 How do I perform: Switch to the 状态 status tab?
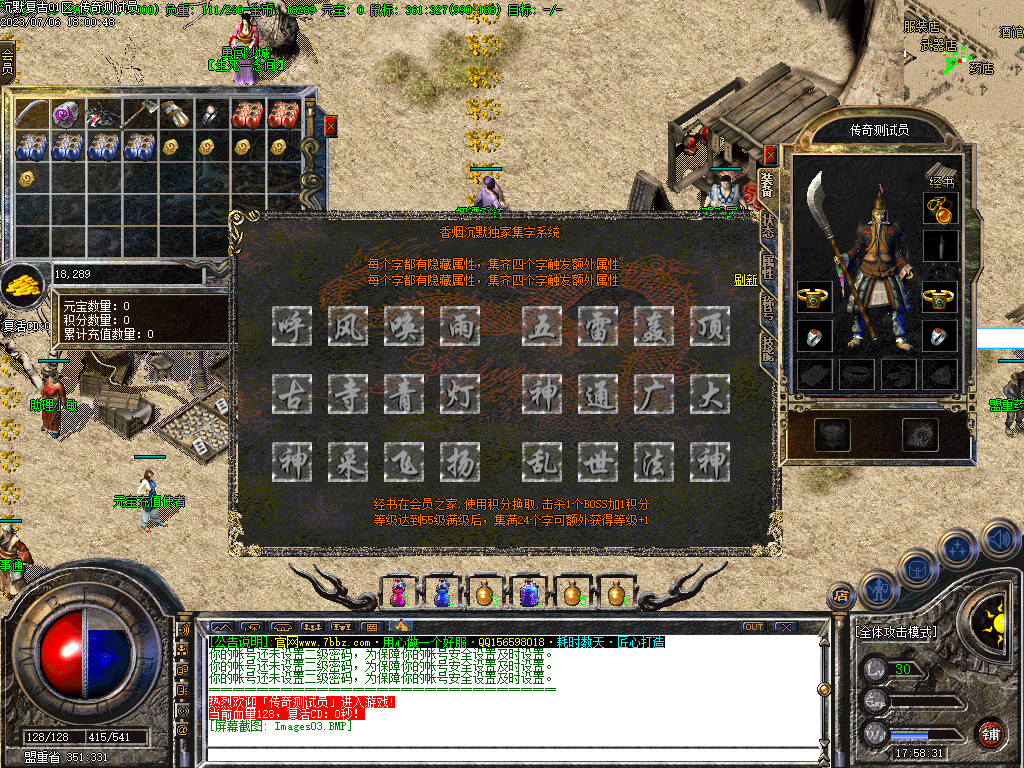coord(768,223)
